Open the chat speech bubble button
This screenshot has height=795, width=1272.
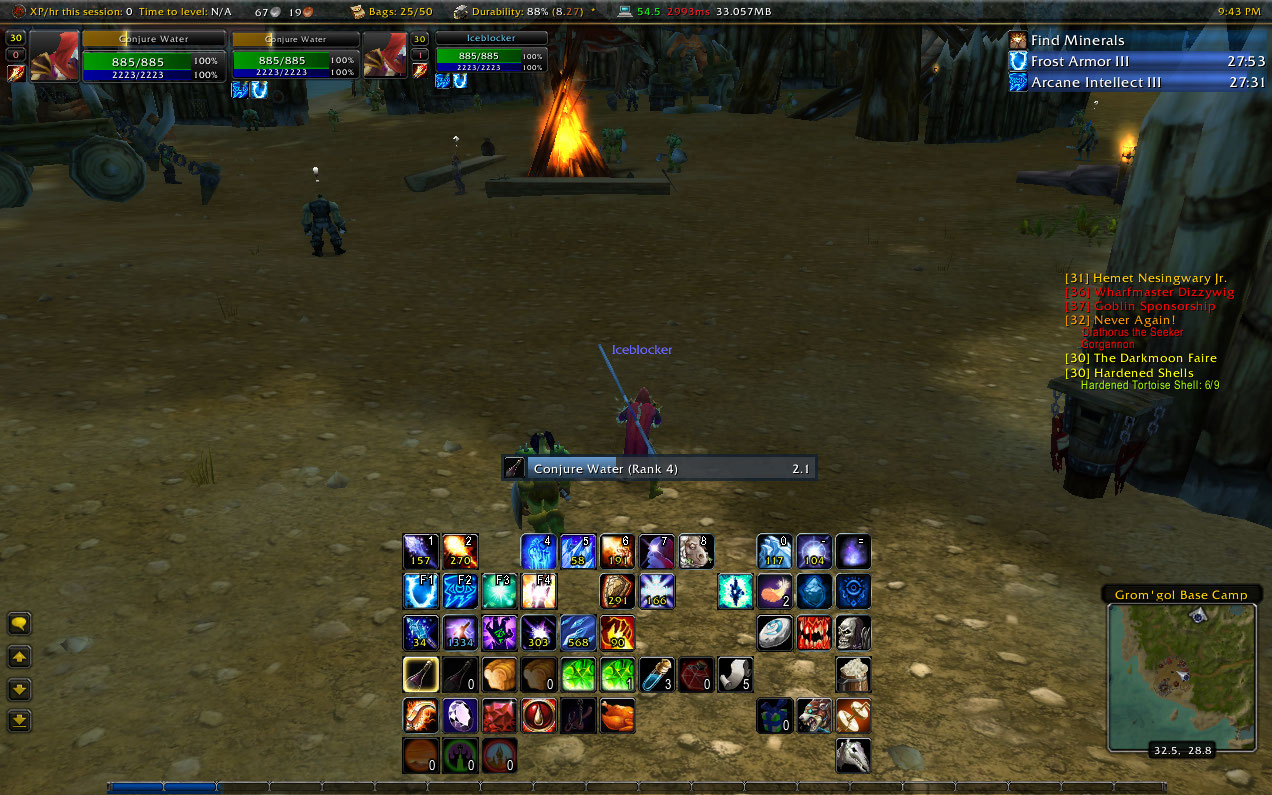pyautogui.click(x=19, y=624)
